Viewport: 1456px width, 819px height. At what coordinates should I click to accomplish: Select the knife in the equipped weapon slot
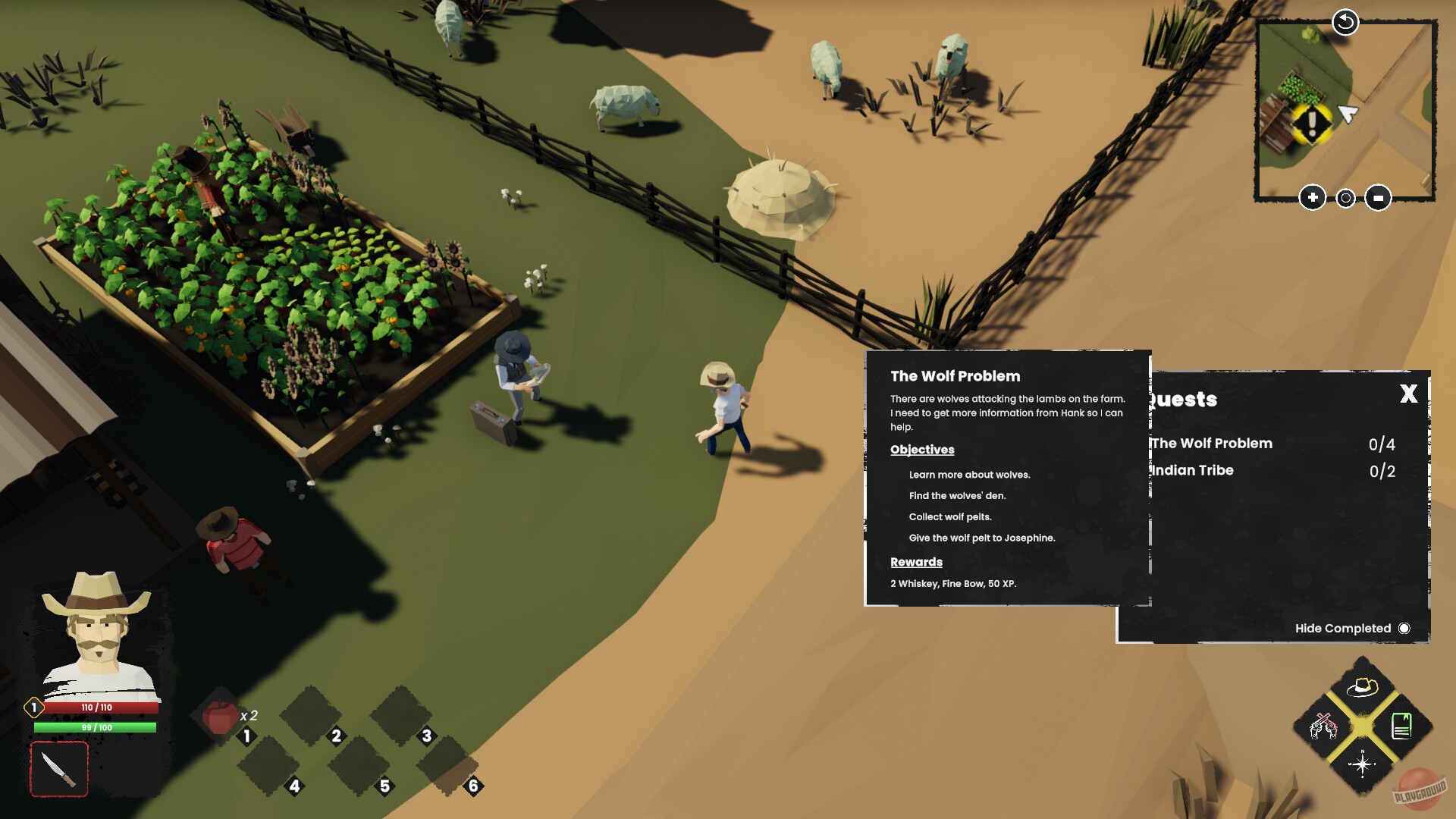coord(59,768)
